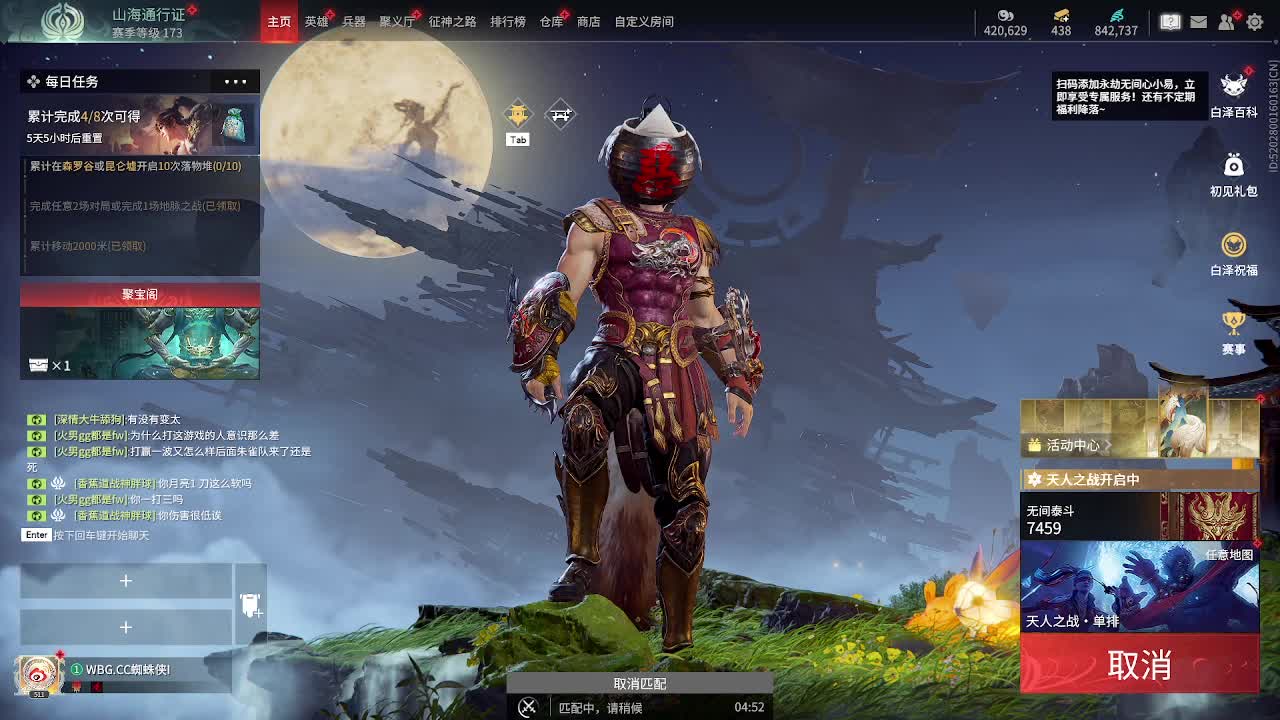Open the 兵器 weapons tab
Viewport: 1280px width, 720px height.
pyautogui.click(x=354, y=21)
